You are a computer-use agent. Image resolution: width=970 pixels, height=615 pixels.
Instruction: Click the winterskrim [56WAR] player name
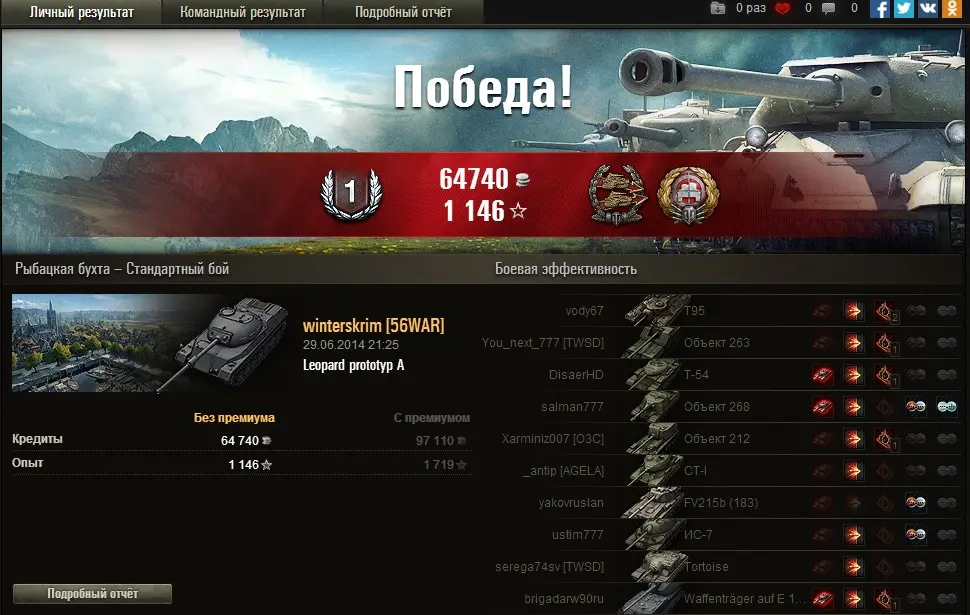[x=373, y=326]
